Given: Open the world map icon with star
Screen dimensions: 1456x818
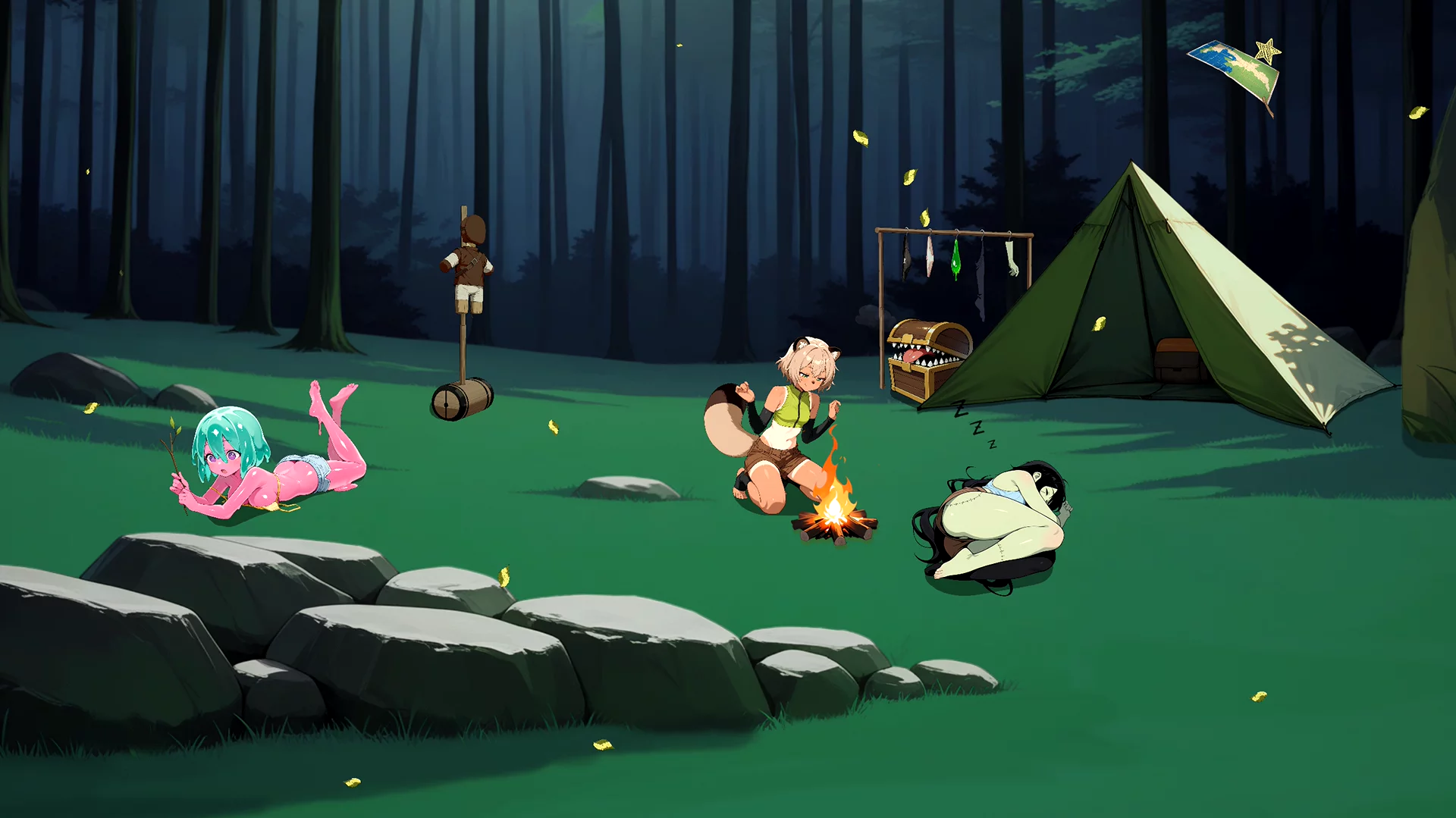Looking at the screenshot, I should [1236, 71].
